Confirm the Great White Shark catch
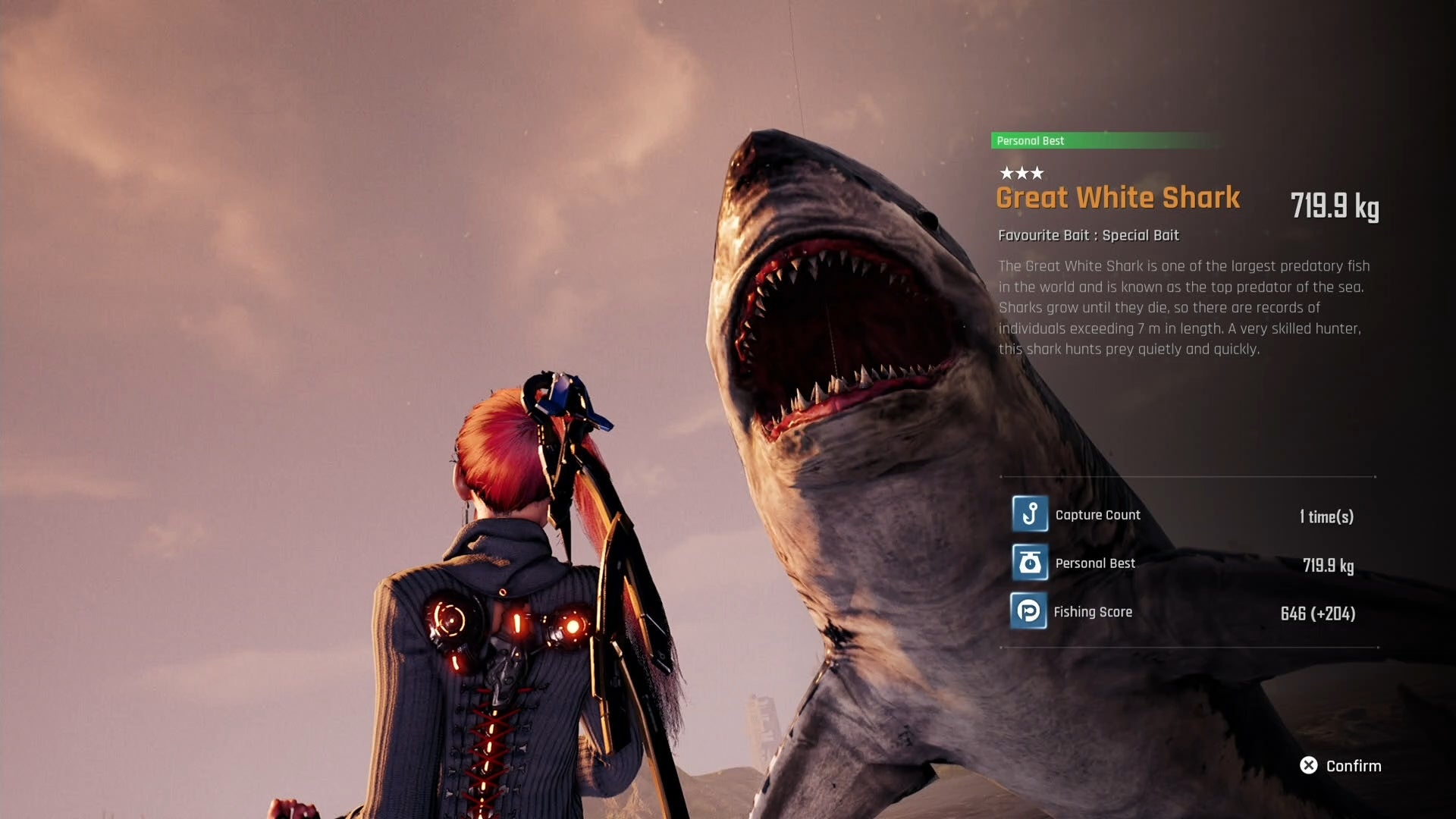Image resolution: width=1456 pixels, height=819 pixels. (1340, 766)
